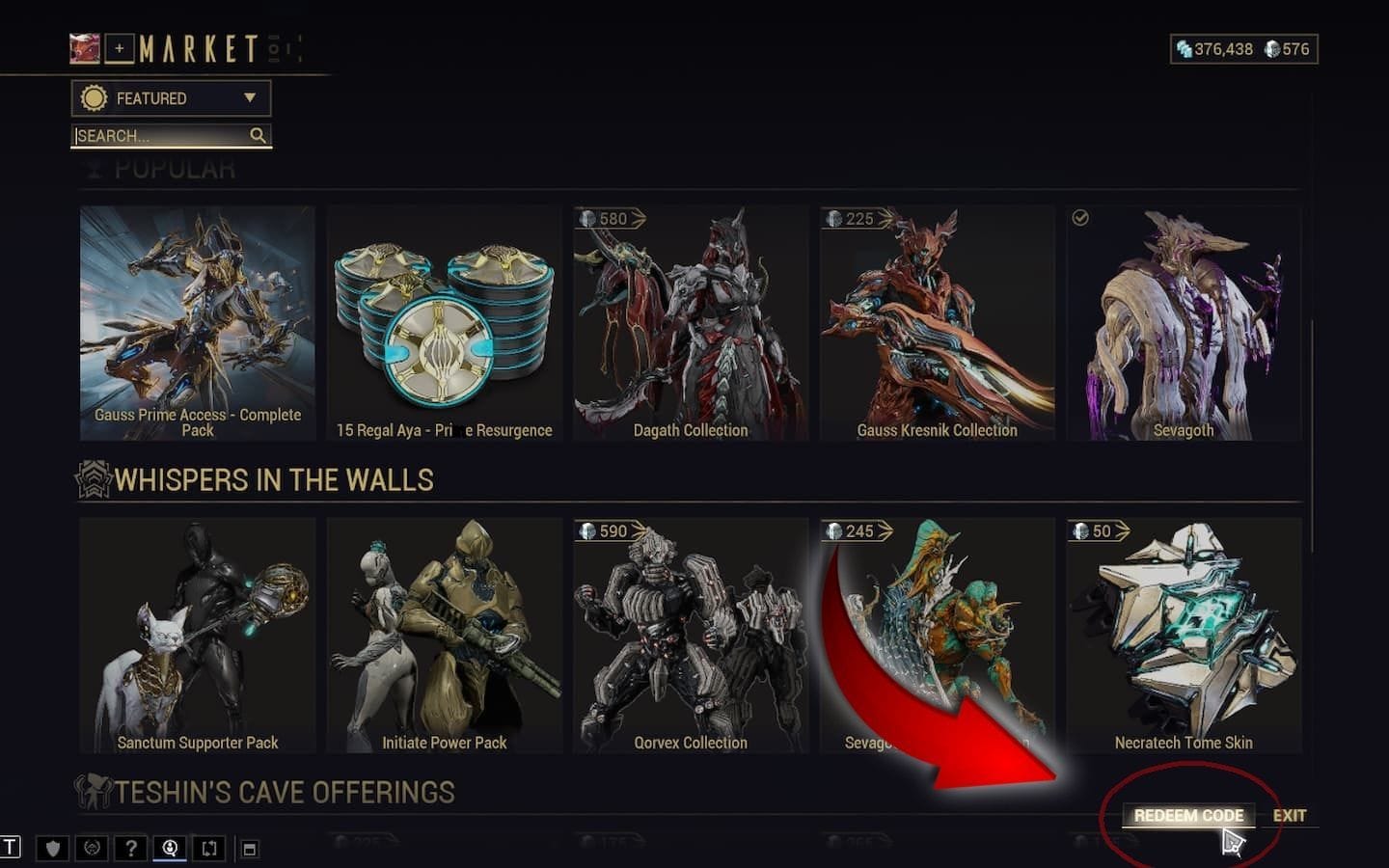Image resolution: width=1389 pixels, height=868 pixels.
Task: Select the WHISPERS IN THE WALLS section header
Action: coord(273,479)
